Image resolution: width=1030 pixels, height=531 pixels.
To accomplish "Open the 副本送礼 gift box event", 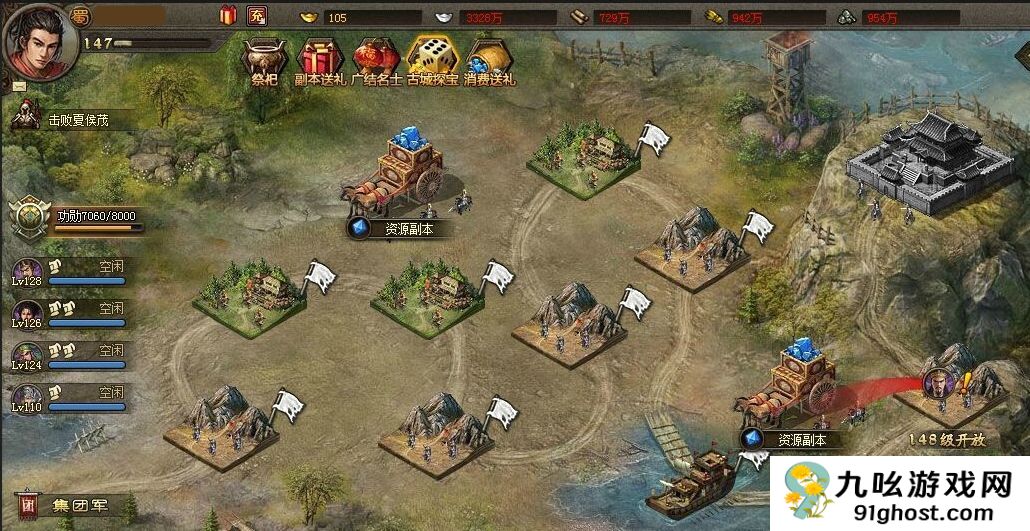I will [x=320, y=58].
